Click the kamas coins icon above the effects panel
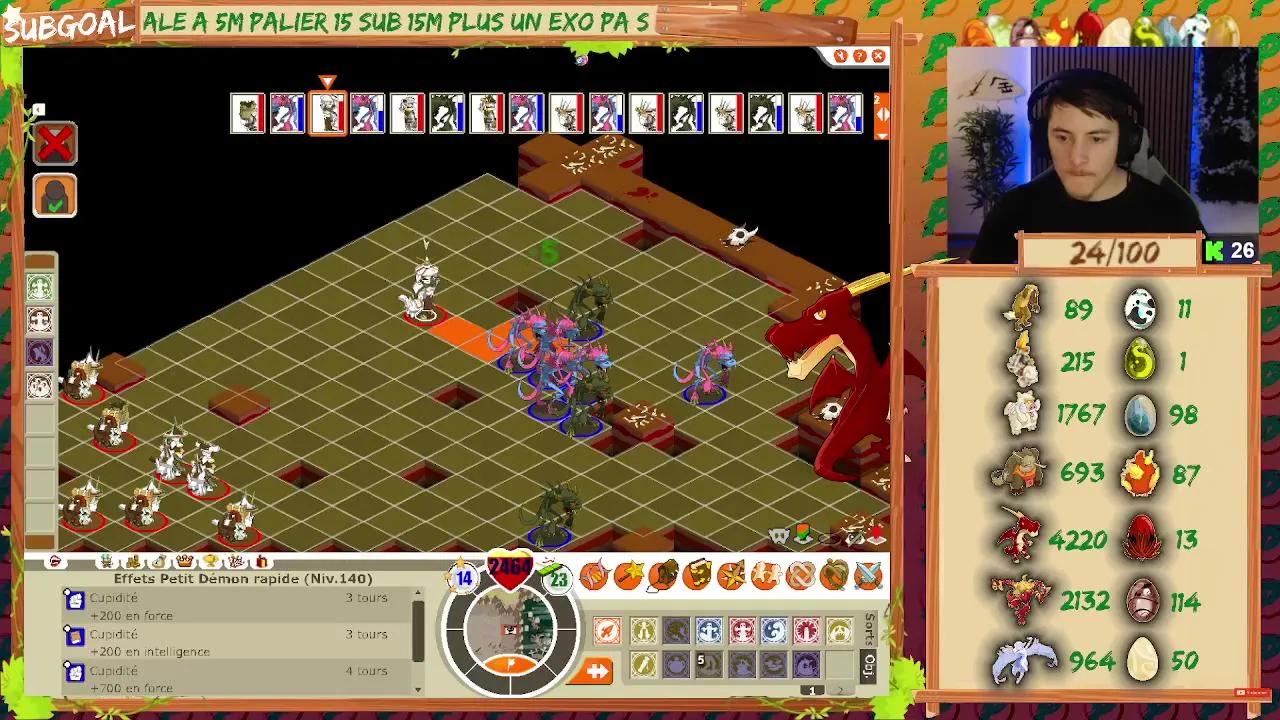Image resolution: width=1280 pixels, height=720 pixels. click(132, 561)
